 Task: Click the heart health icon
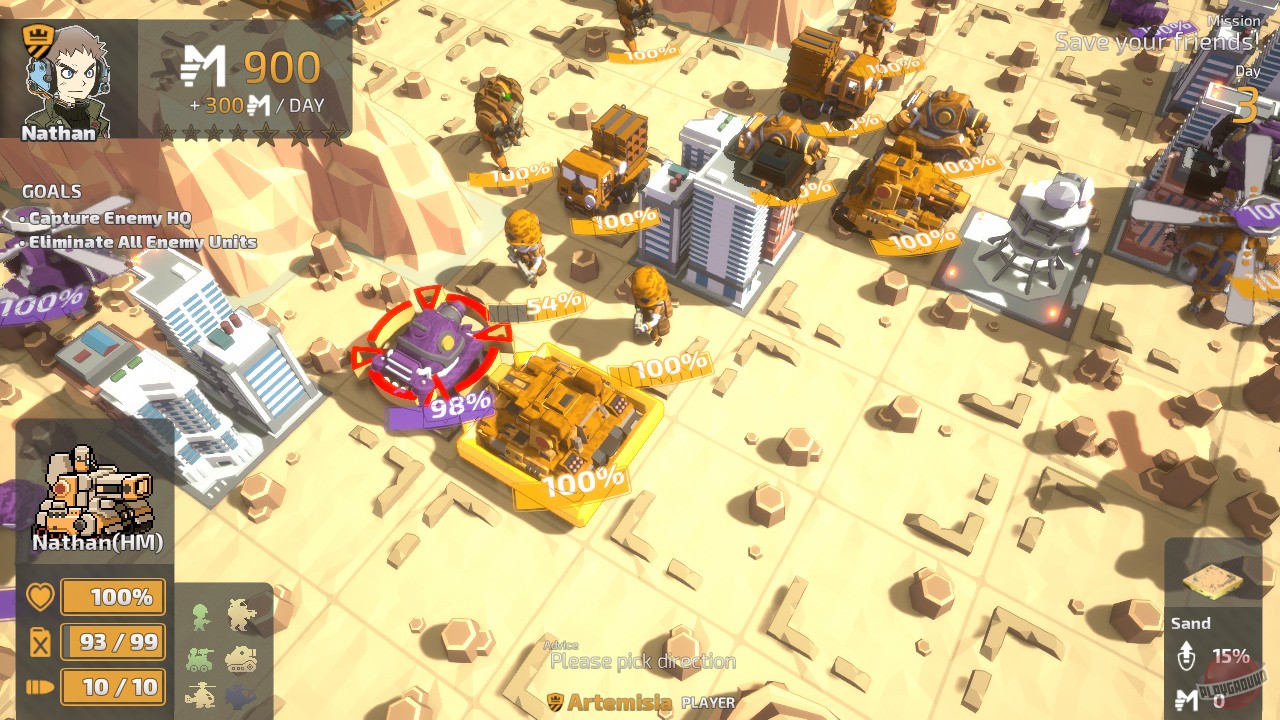click(37, 596)
